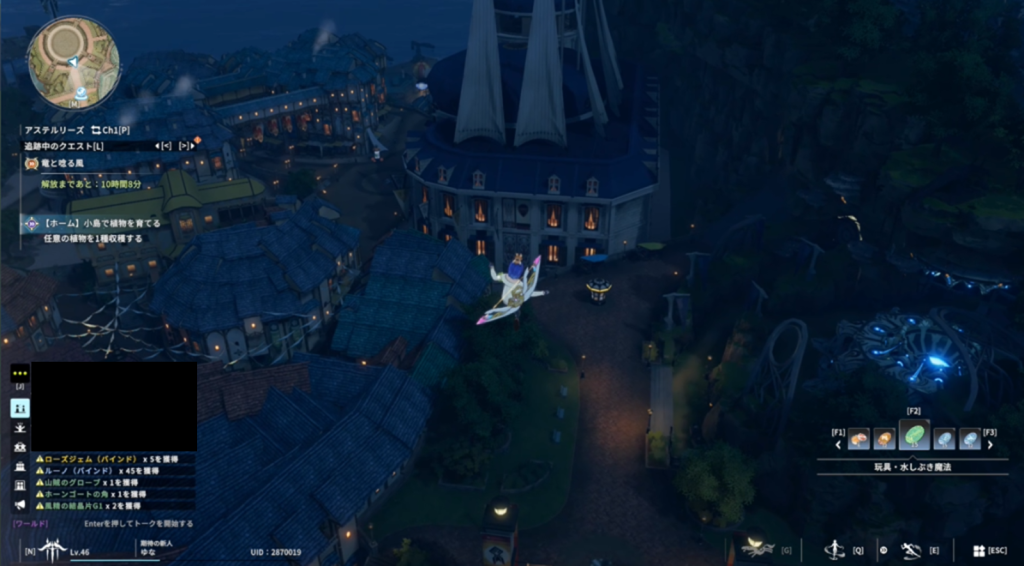
Task: Switch channel via the Ch1 button
Action: [110, 130]
